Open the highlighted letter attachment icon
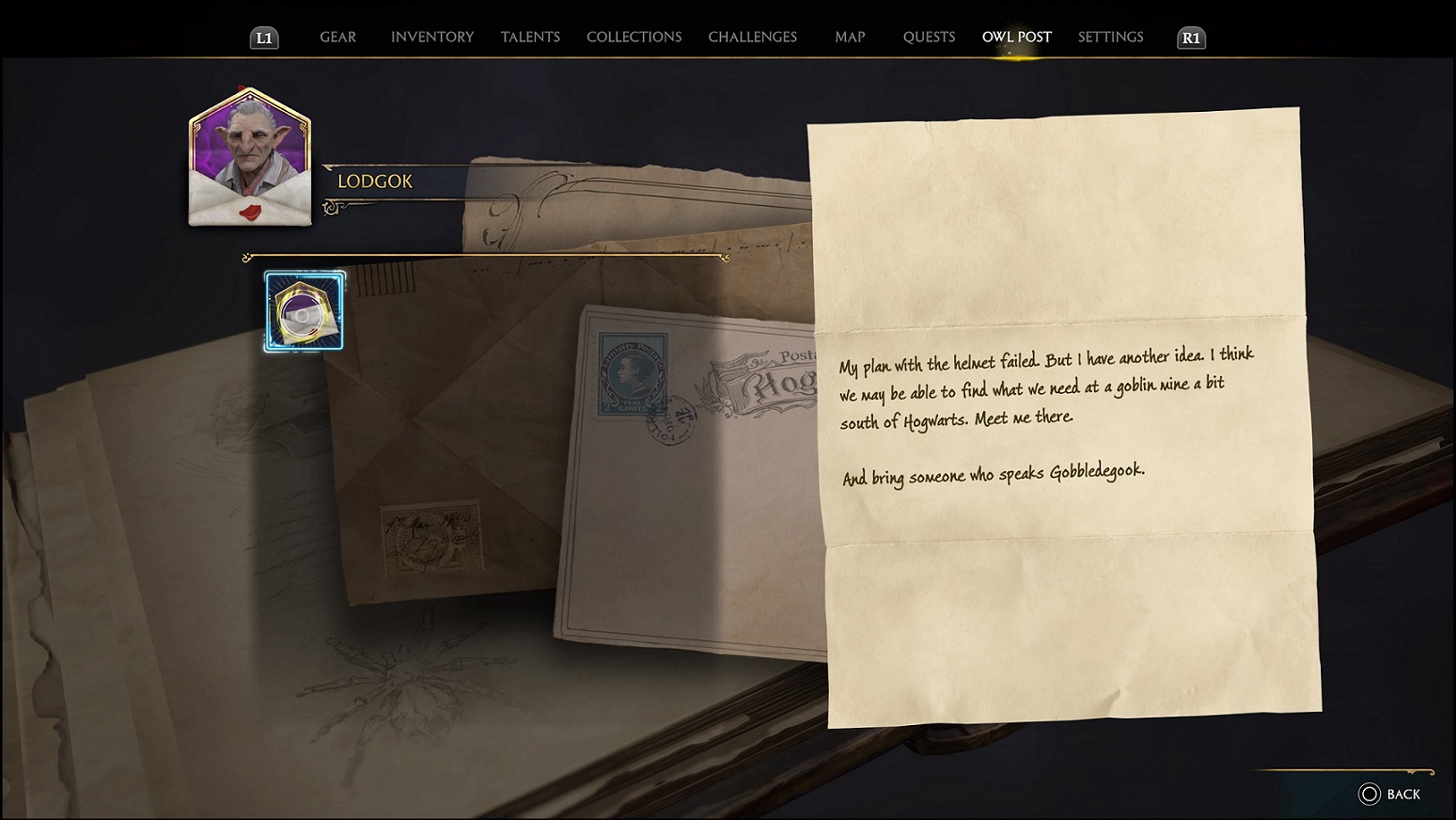 303,310
